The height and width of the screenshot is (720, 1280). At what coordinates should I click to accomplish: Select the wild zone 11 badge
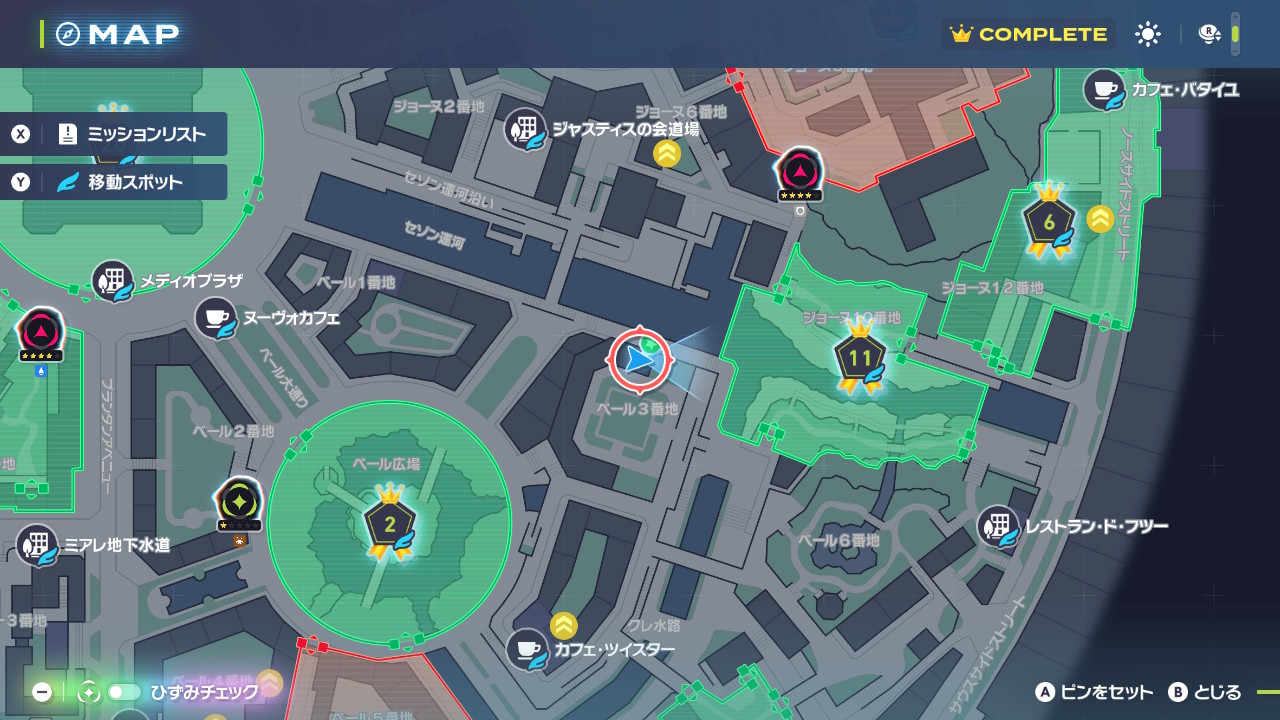[x=860, y=360]
